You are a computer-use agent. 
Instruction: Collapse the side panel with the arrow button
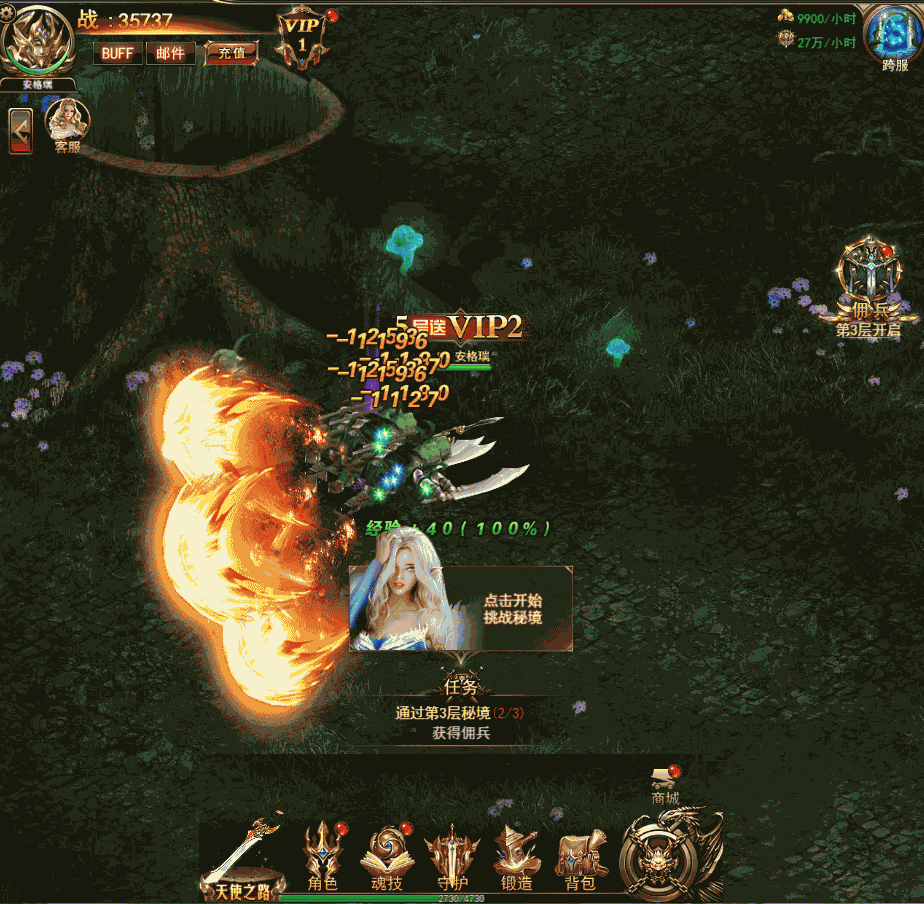point(20,131)
